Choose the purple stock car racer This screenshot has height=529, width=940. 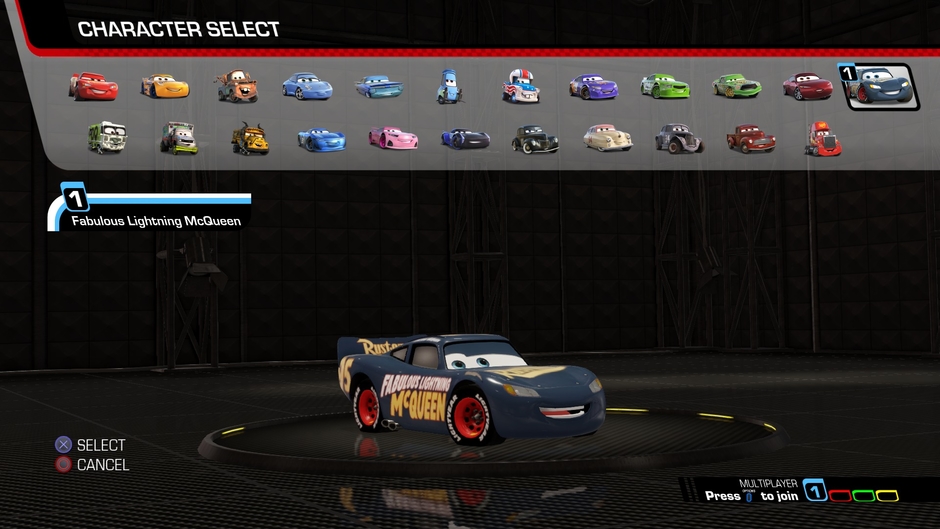593,87
